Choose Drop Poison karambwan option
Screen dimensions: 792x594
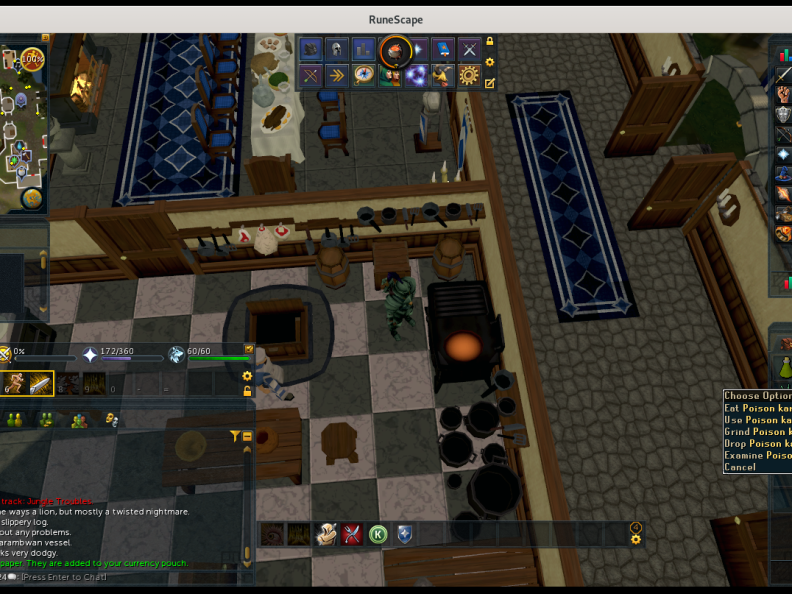pos(757,444)
